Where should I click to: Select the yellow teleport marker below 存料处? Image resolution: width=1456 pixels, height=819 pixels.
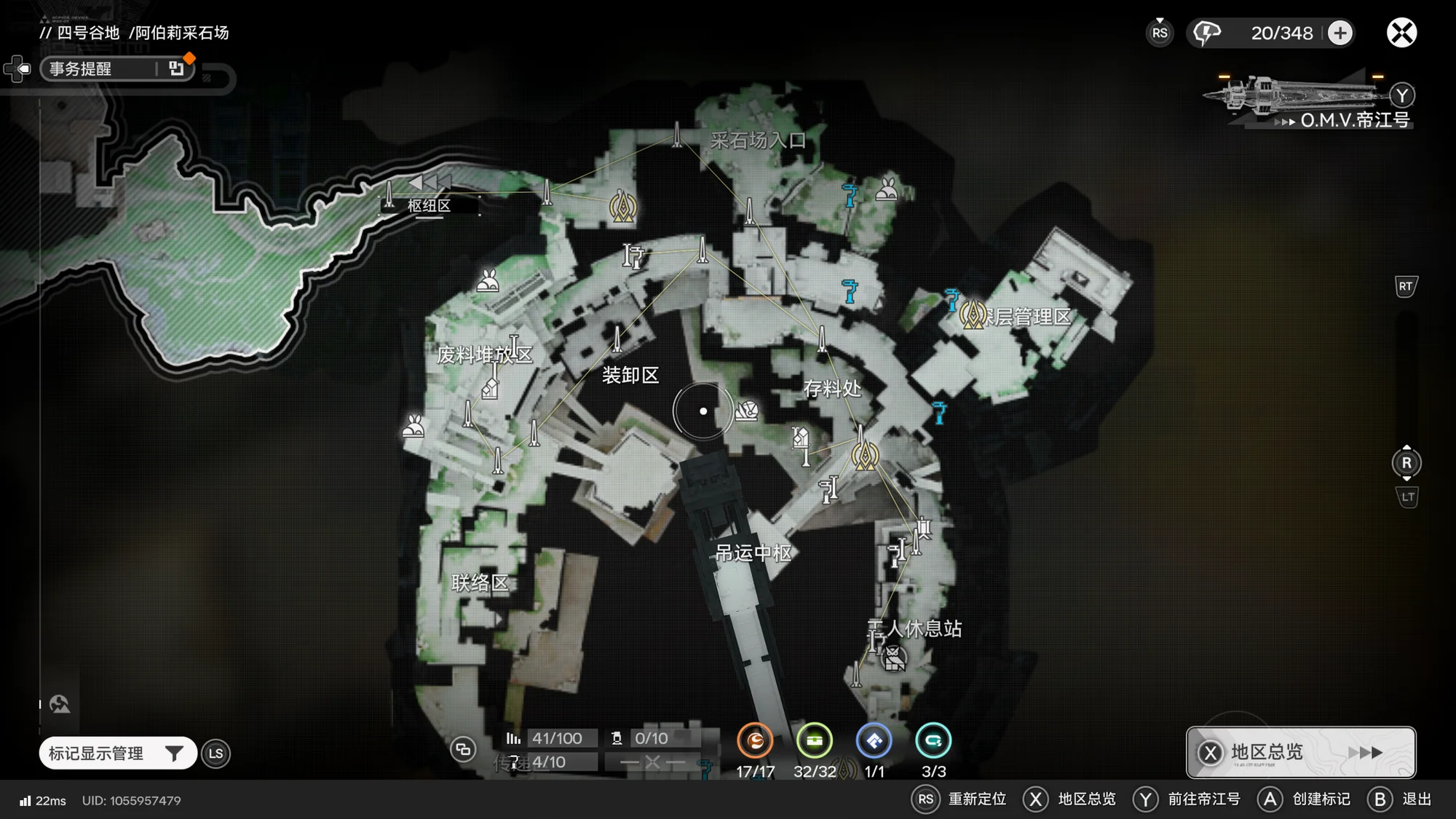[865, 456]
